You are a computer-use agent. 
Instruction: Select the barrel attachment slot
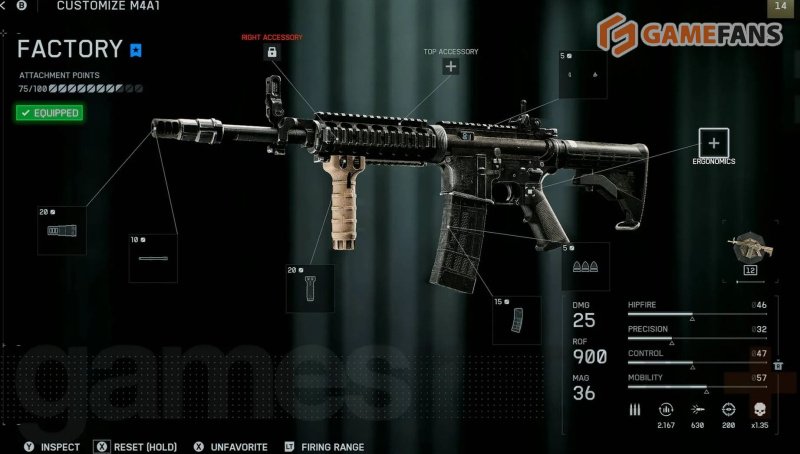153,258
